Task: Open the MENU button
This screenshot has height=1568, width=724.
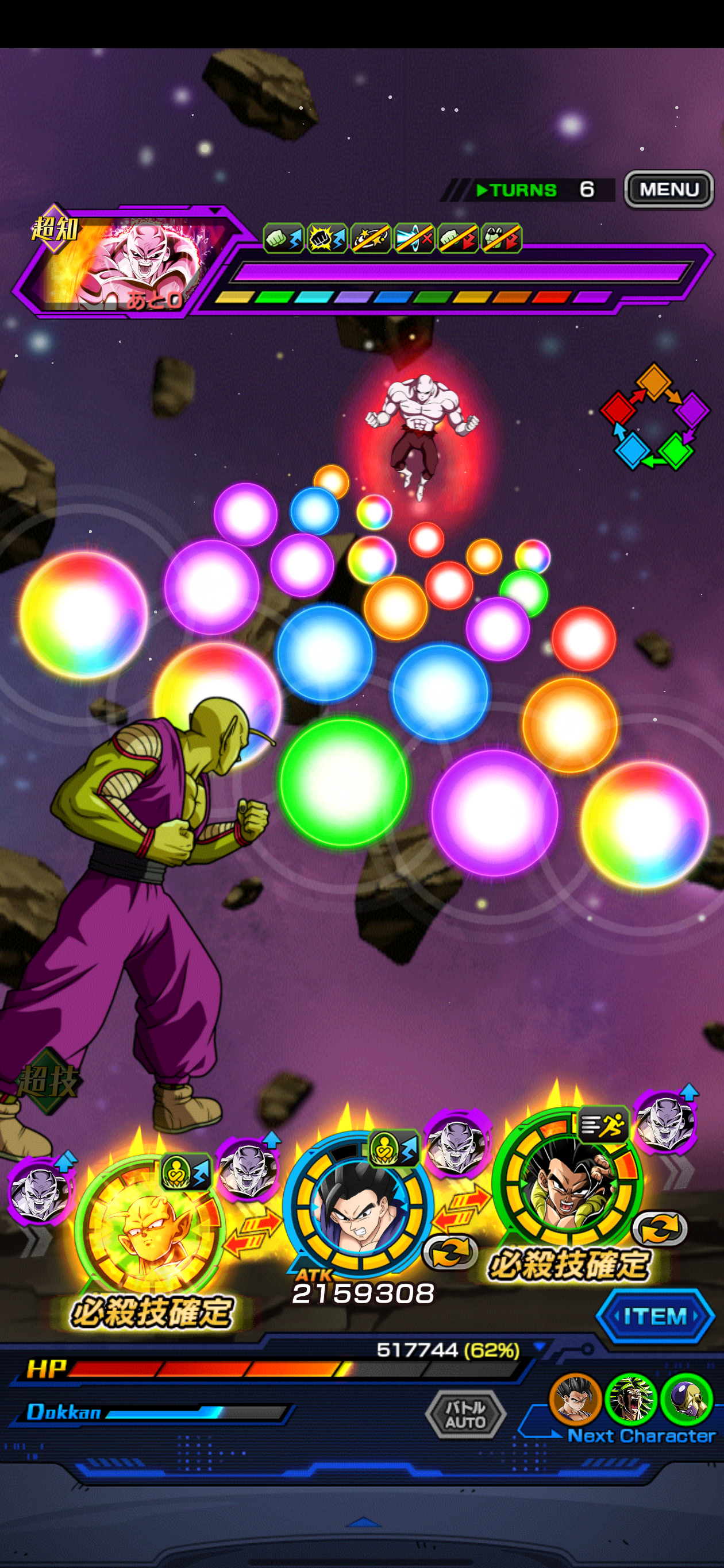Action: click(669, 190)
